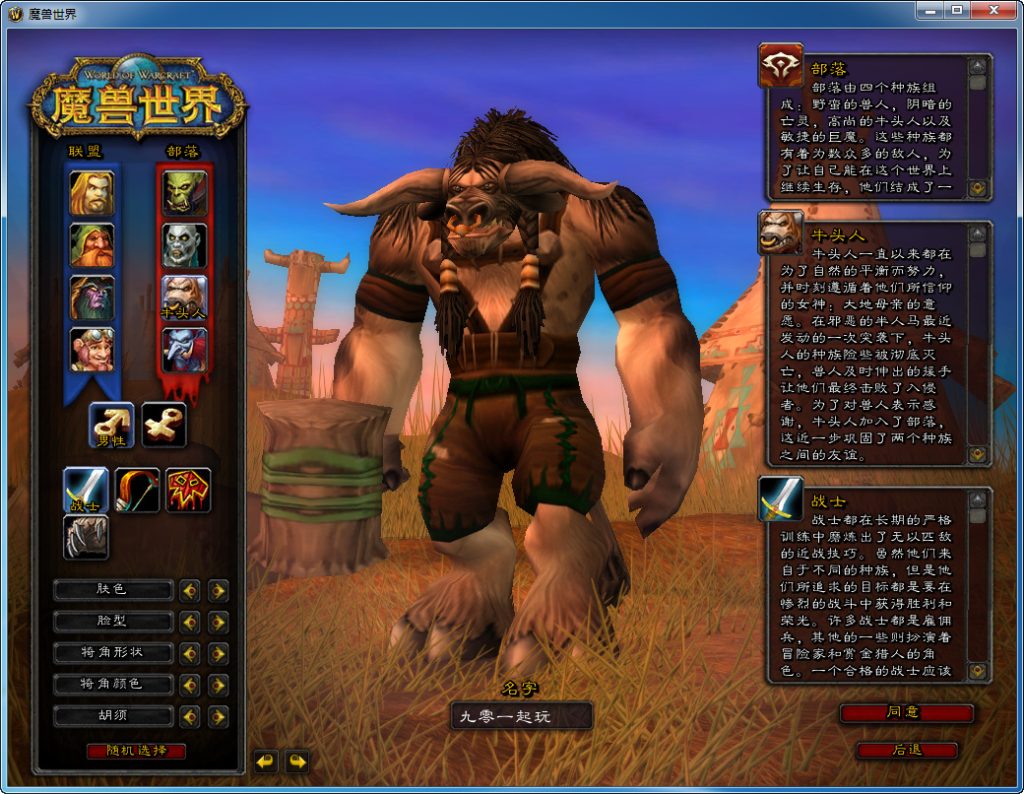Choose the Hunter class bow icon
The height and width of the screenshot is (794, 1024).
(x=137, y=489)
